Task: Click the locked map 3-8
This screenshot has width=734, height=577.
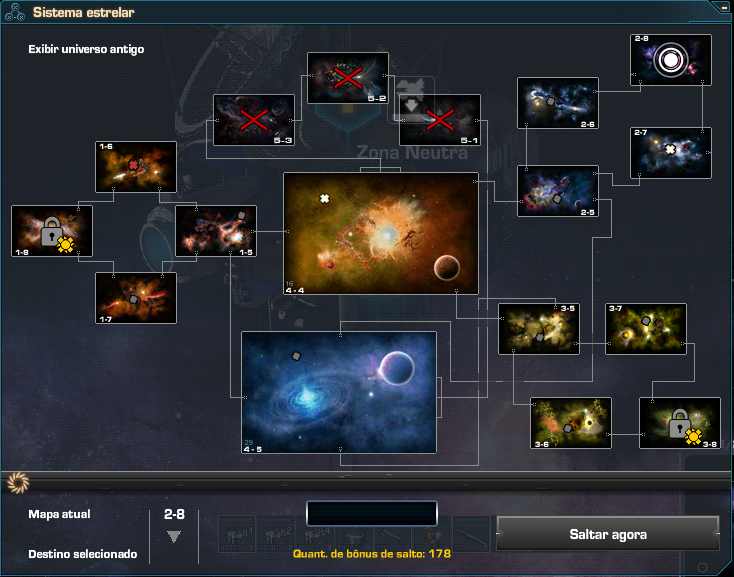Action: (x=680, y=424)
